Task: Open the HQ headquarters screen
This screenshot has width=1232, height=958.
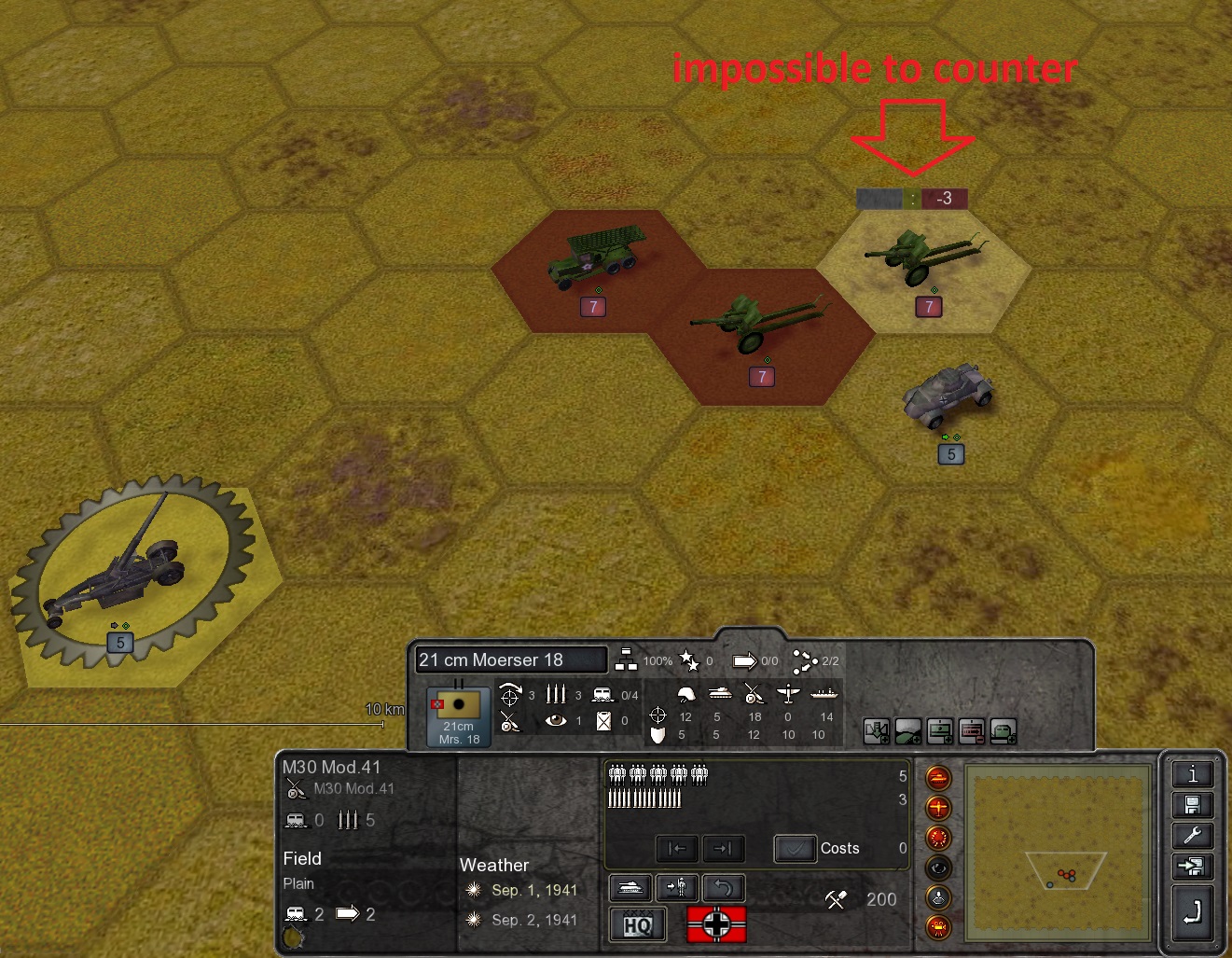Action: click(638, 924)
